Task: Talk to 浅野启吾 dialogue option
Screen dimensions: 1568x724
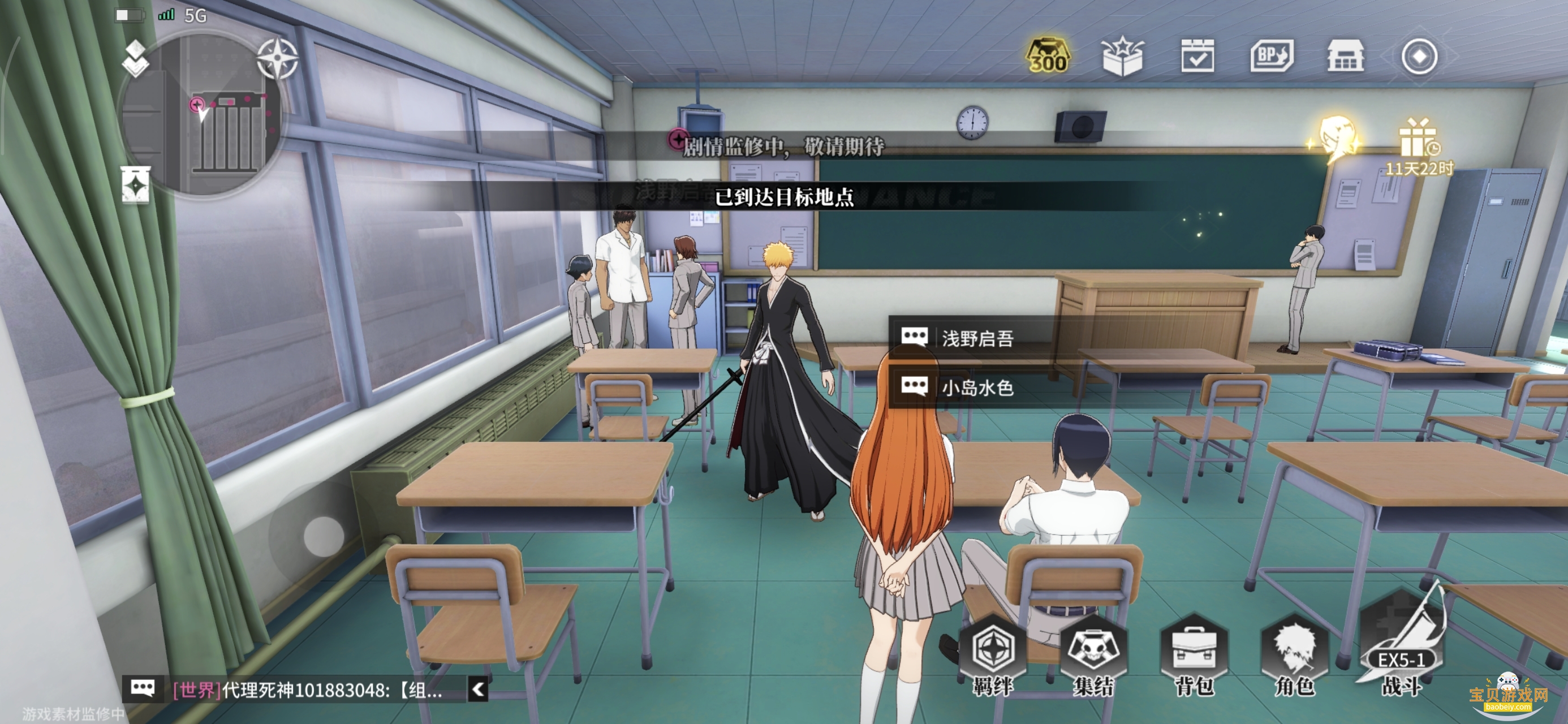Action: tap(976, 338)
